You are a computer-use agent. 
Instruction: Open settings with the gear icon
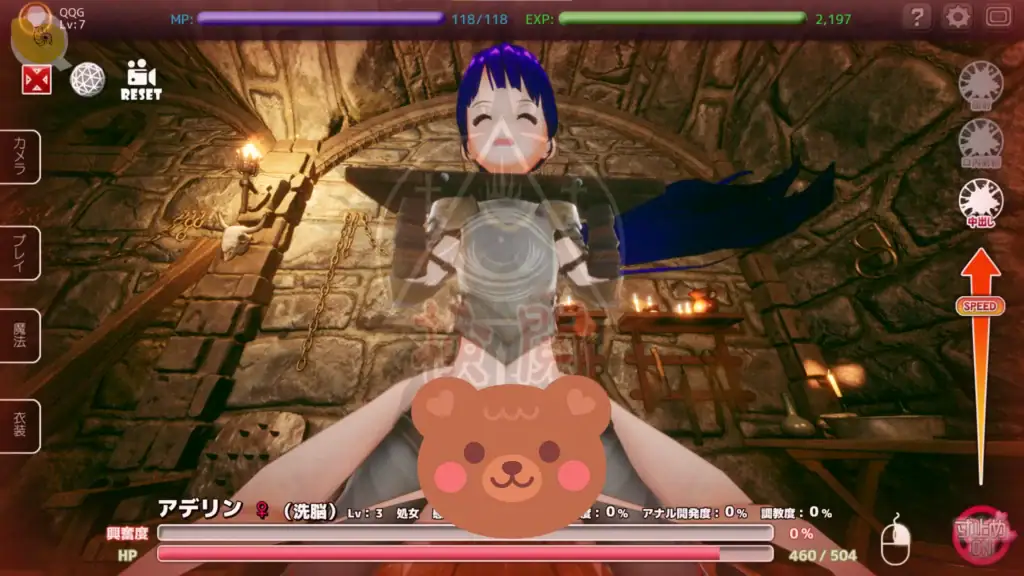(x=957, y=17)
